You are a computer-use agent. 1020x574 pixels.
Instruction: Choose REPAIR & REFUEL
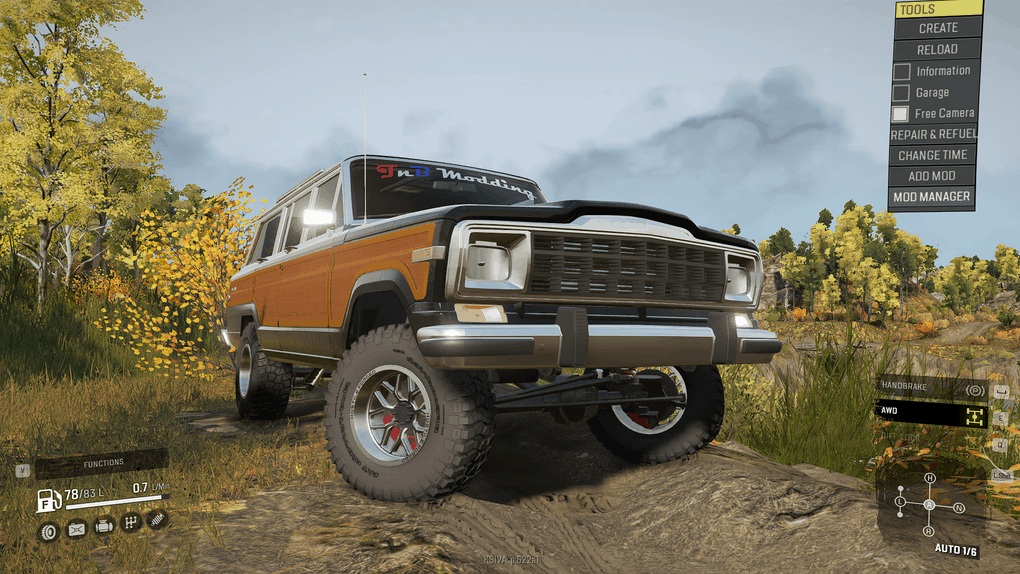[933, 134]
